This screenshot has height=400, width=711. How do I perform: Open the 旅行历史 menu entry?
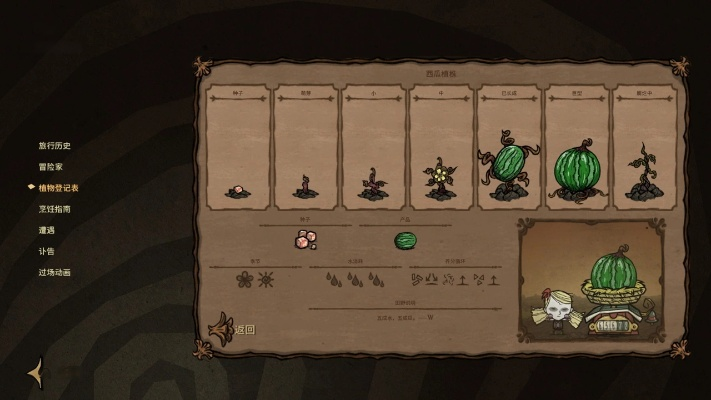click(x=55, y=145)
